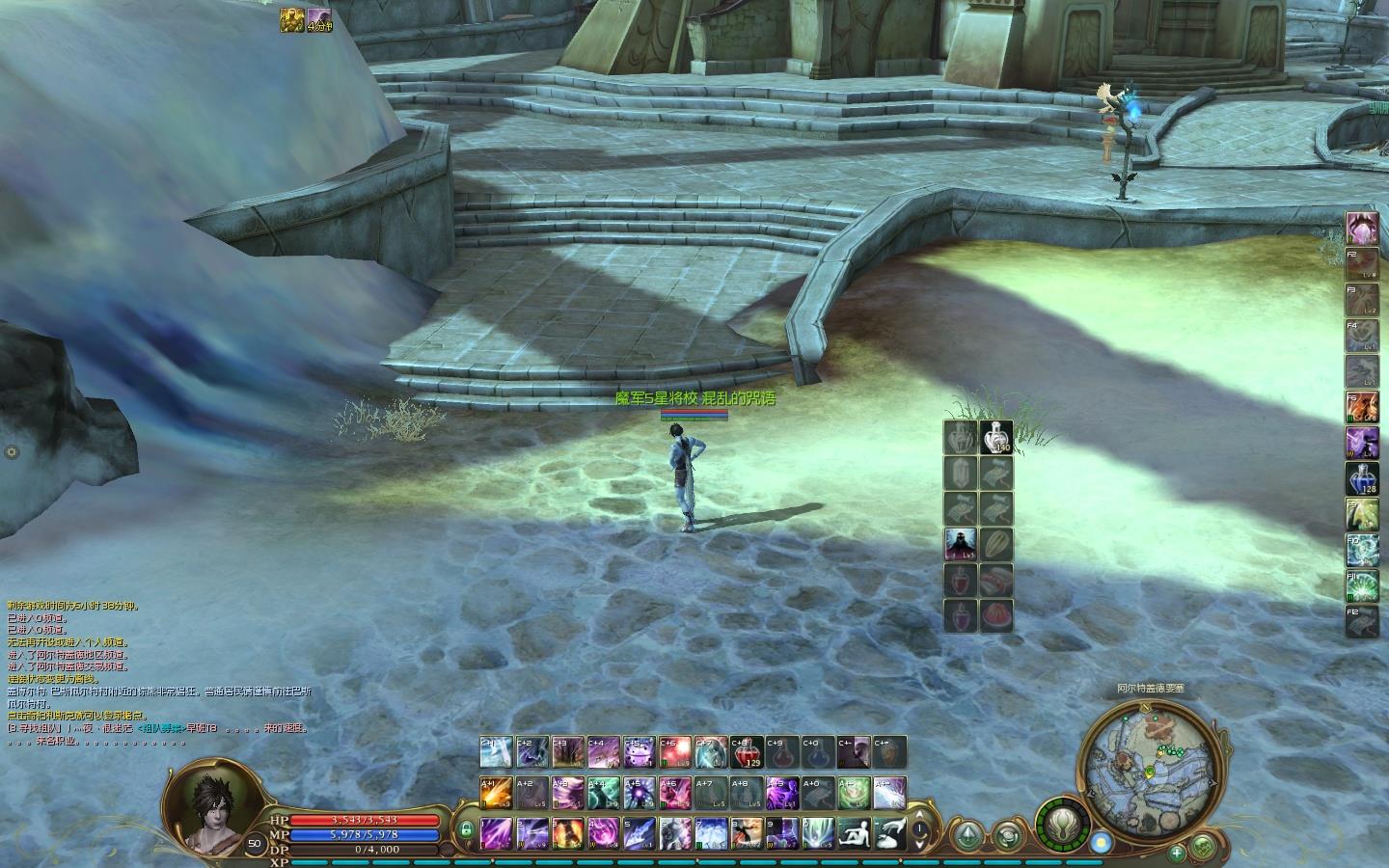1389x868 pixels.
Task: Trigger the green swirl skill in slot A+-
Action: 853,792
